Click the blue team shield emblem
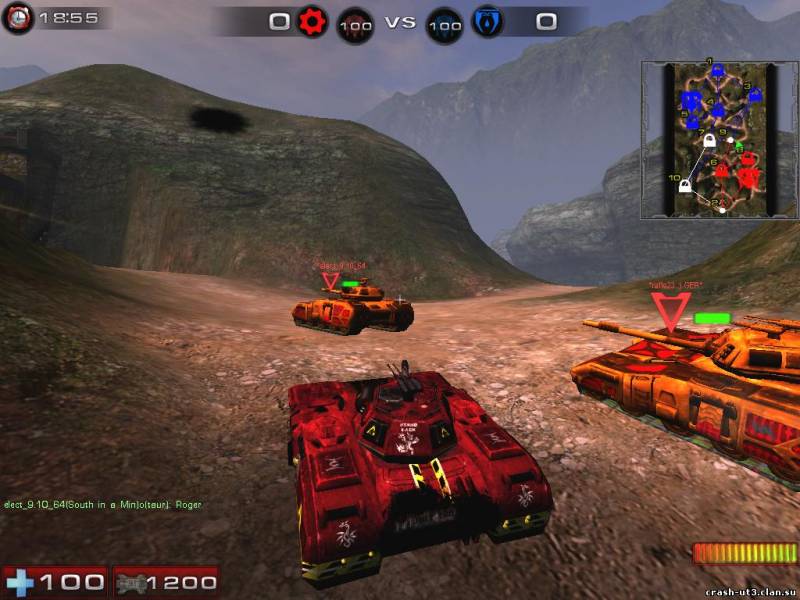 coord(487,21)
